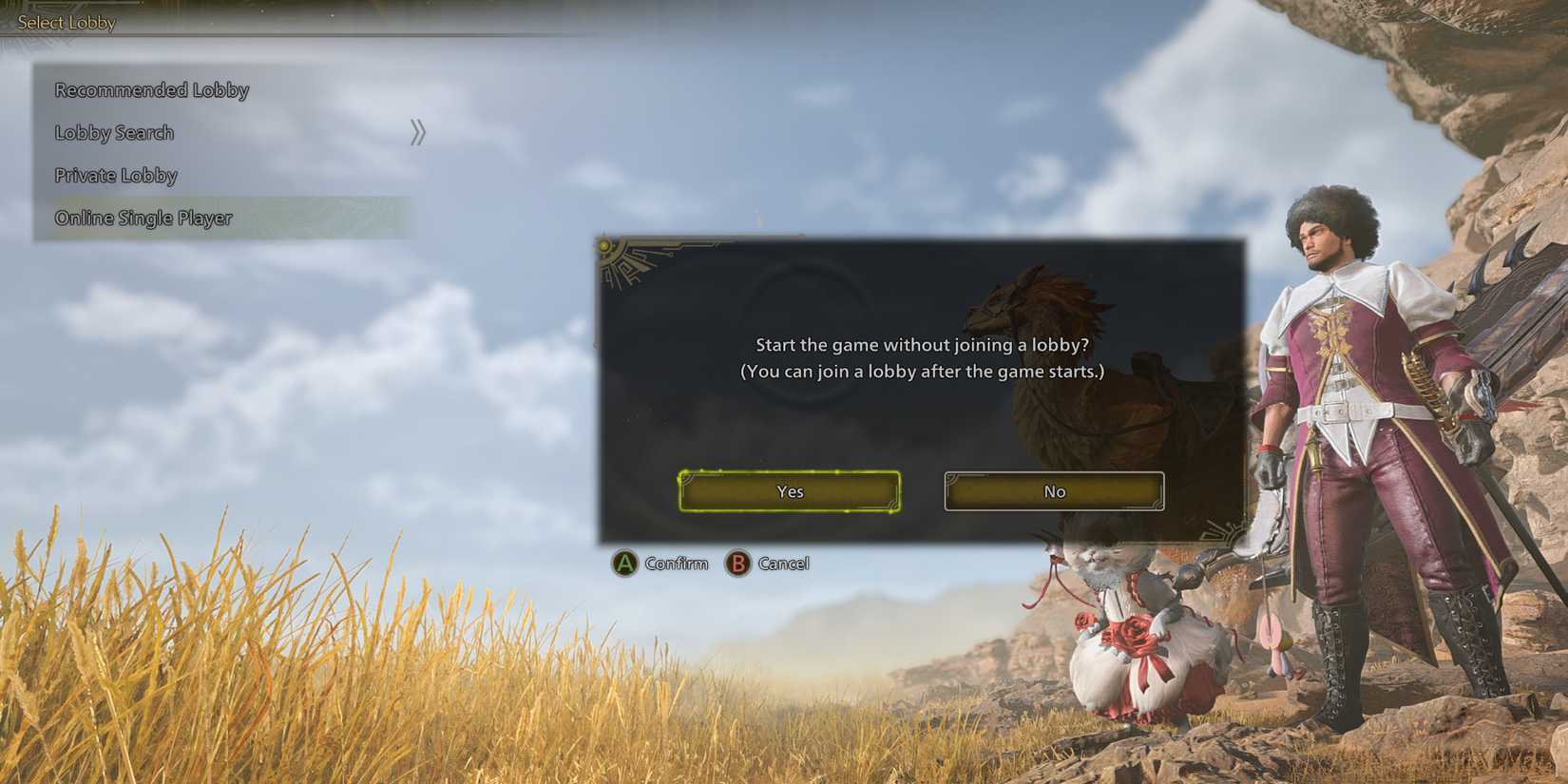This screenshot has width=1568, height=784.
Task: Expand the Lobby Search double-chevron arrow
Action: [x=416, y=131]
